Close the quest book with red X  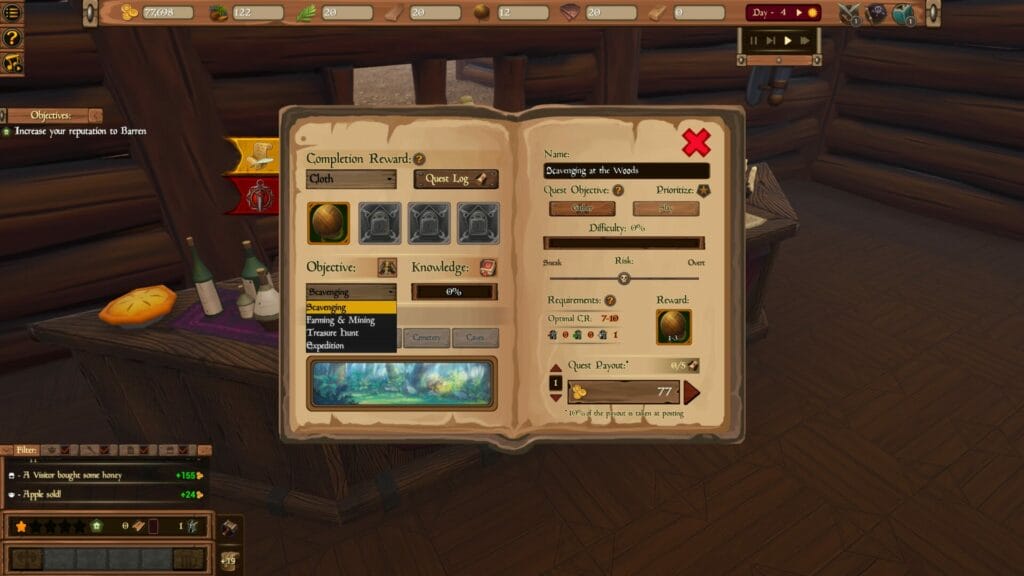point(696,143)
